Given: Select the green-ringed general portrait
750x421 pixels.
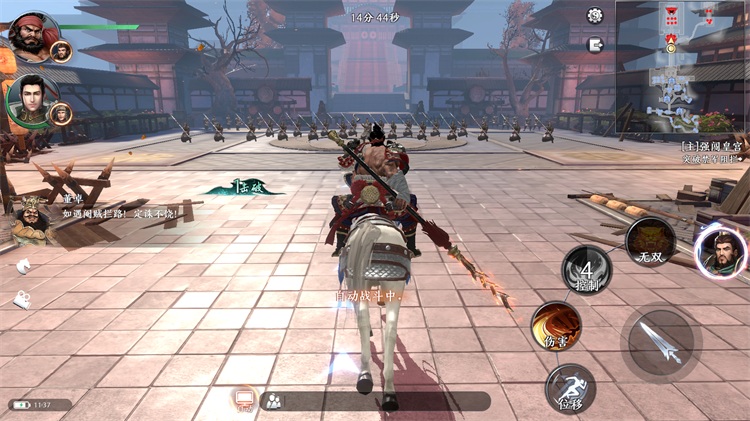Looking at the screenshot, I should pyautogui.click(x=32, y=99).
